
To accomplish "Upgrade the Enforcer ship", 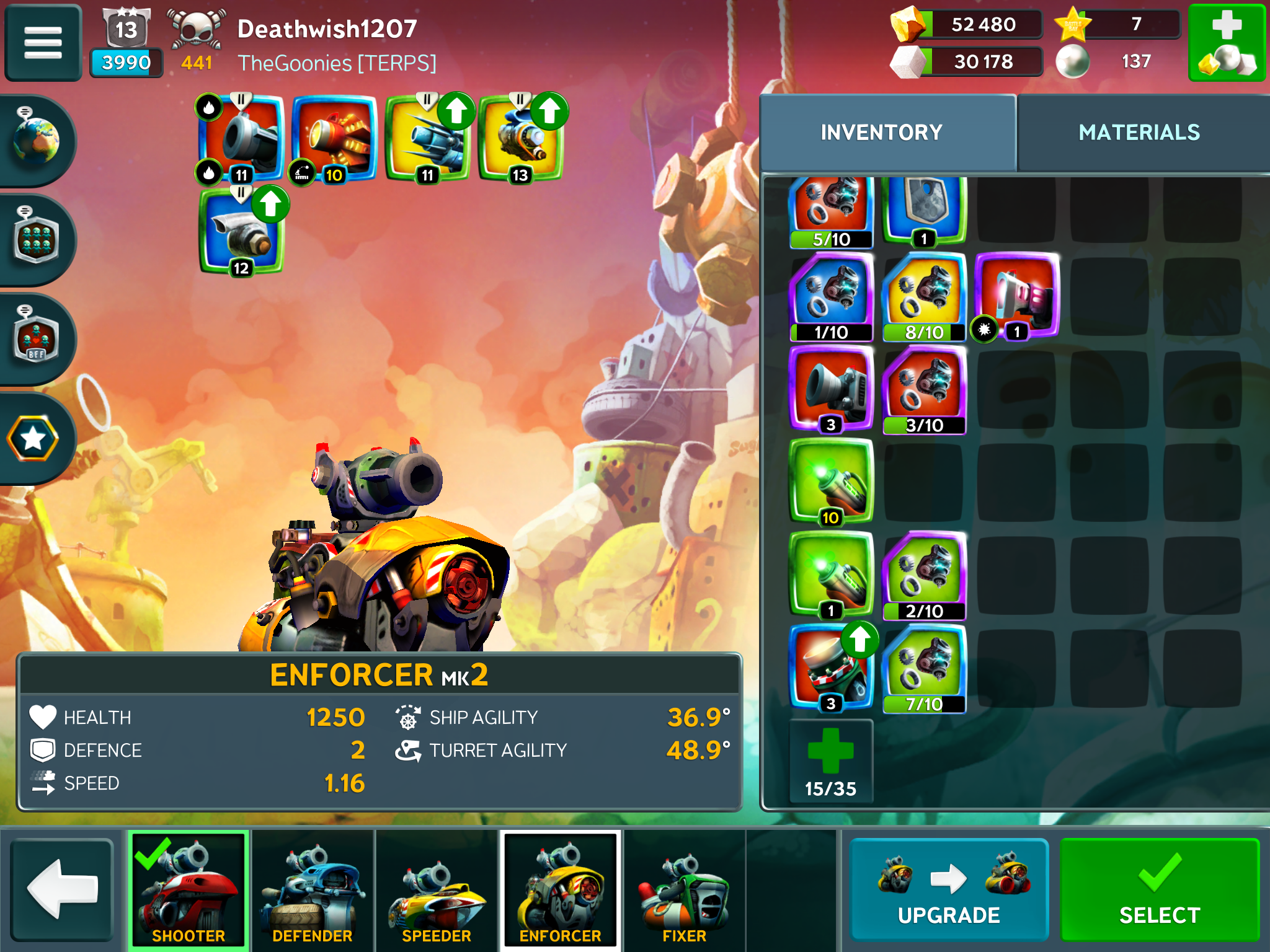I will click(948, 889).
